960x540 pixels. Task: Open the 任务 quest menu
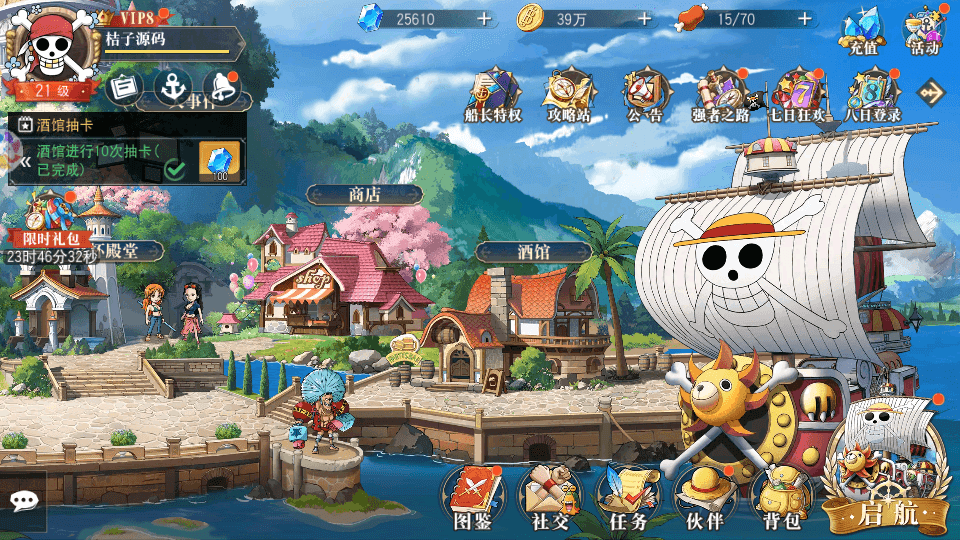627,493
